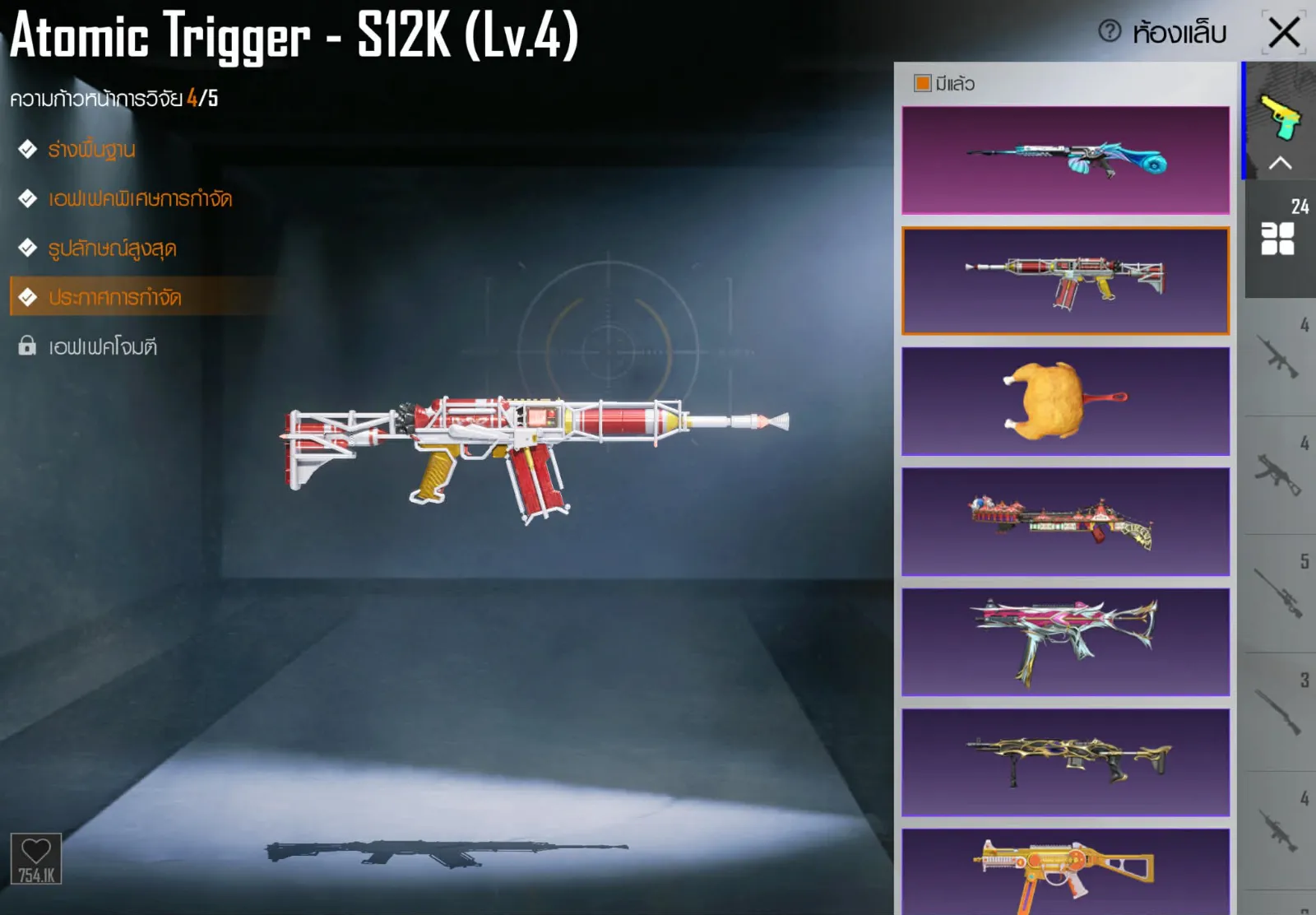Toggle the มีแล้ว owned filter checkbox
The height and width of the screenshot is (915, 1316).
[922, 83]
